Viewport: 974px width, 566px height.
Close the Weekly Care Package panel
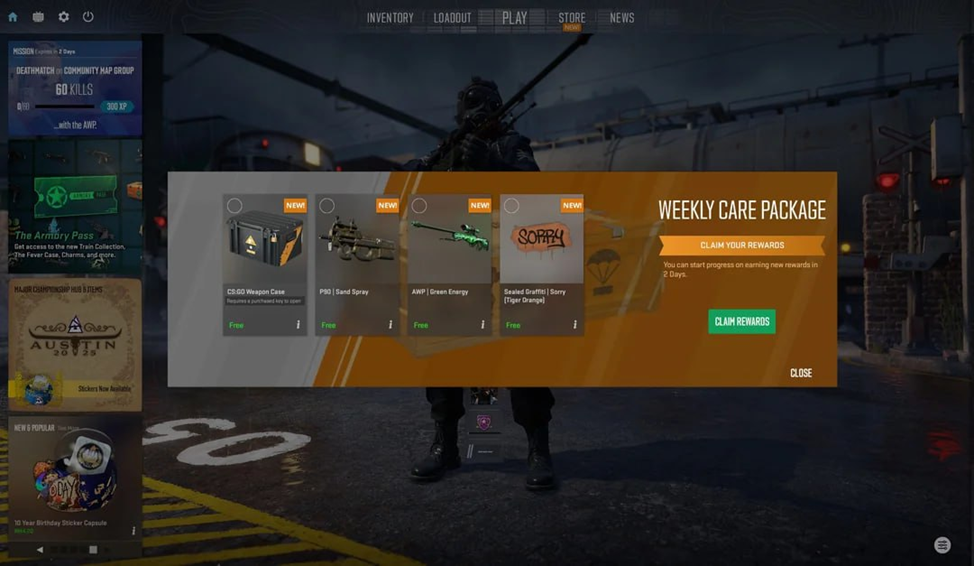coord(800,373)
